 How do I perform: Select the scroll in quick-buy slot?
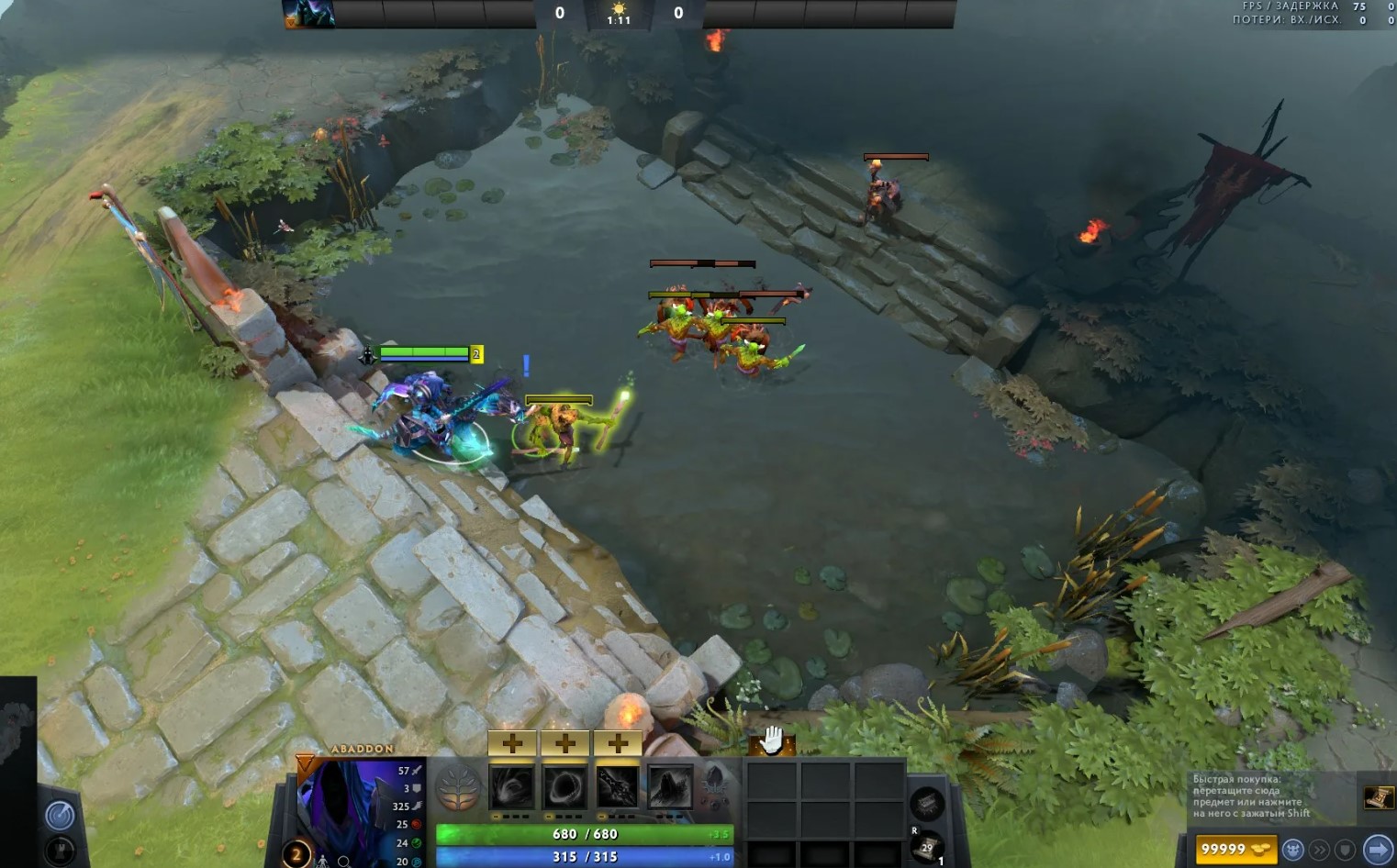[1377, 797]
